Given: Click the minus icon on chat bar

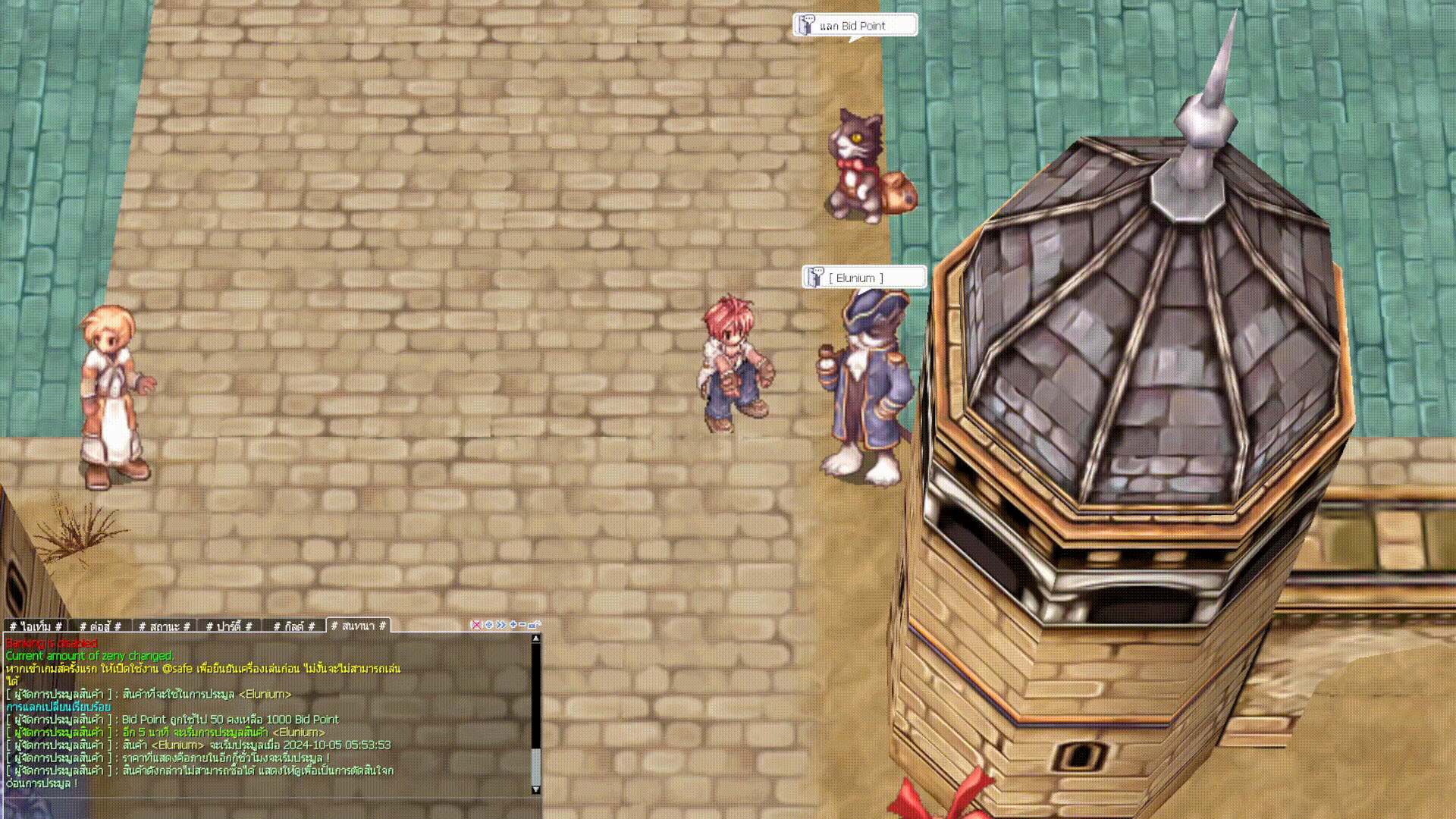Looking at the screenshot, I should coord(522,625).
